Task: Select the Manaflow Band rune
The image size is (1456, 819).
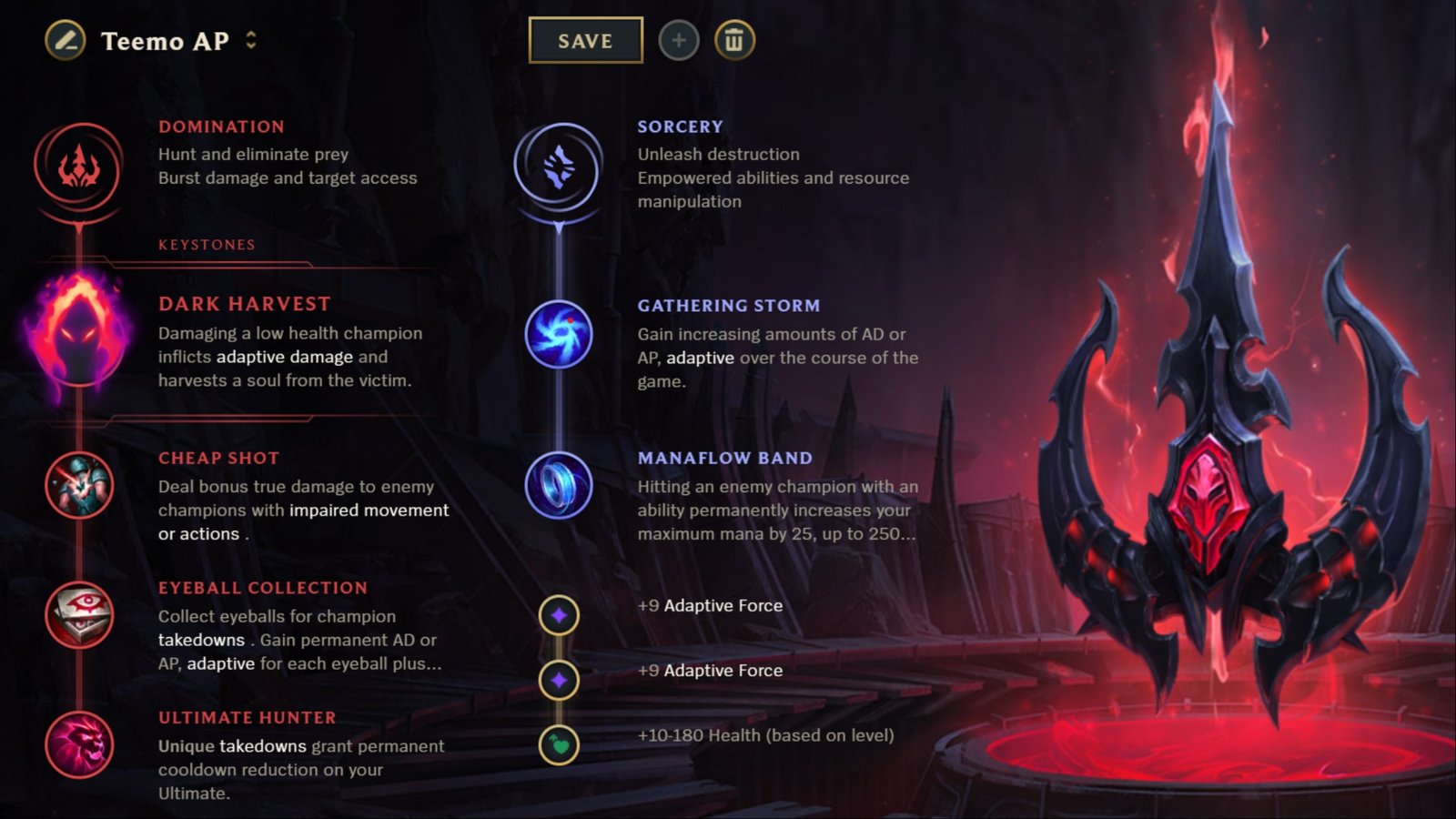Action: coord(557,485)
